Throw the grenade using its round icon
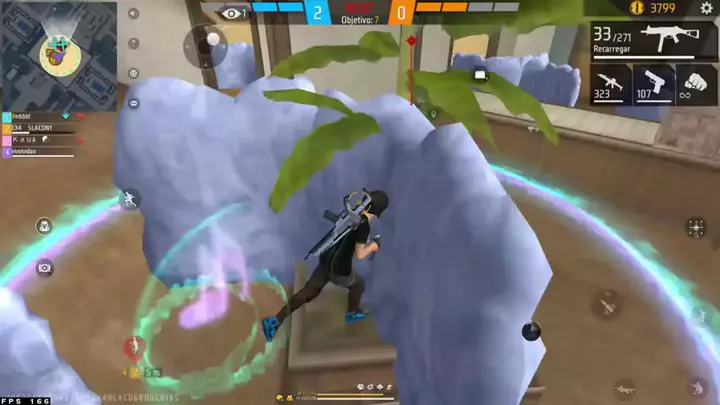Screen dimensions: 720x405 (x=531, y=331)
